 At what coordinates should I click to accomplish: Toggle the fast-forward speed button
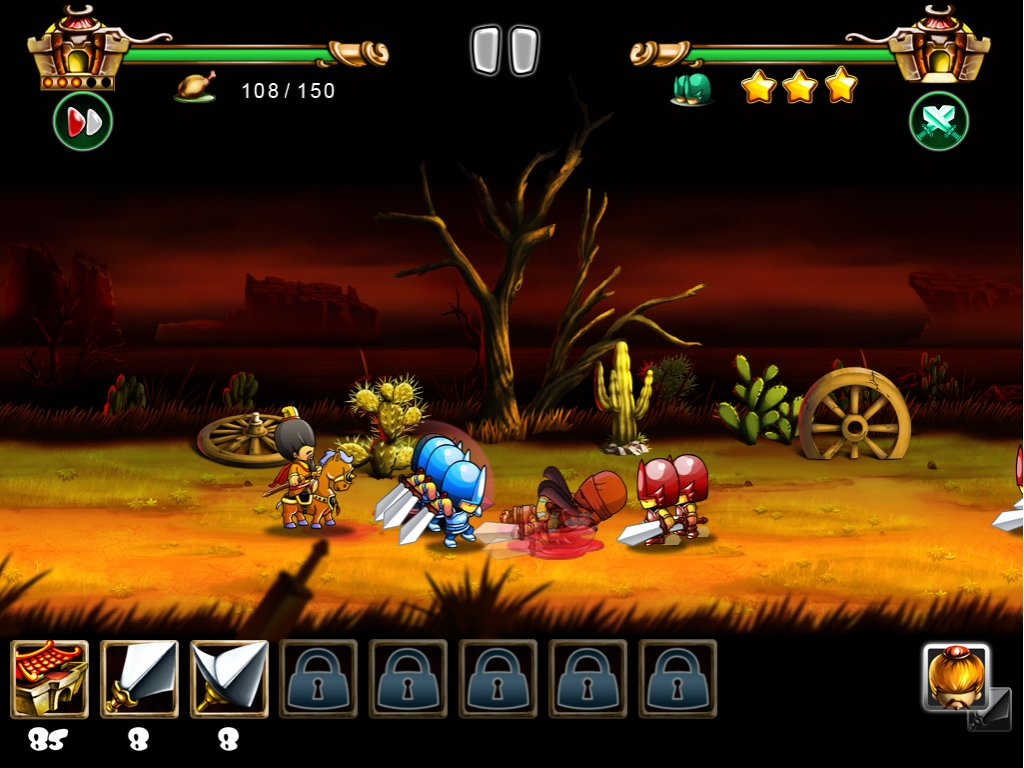pos(83,122)
